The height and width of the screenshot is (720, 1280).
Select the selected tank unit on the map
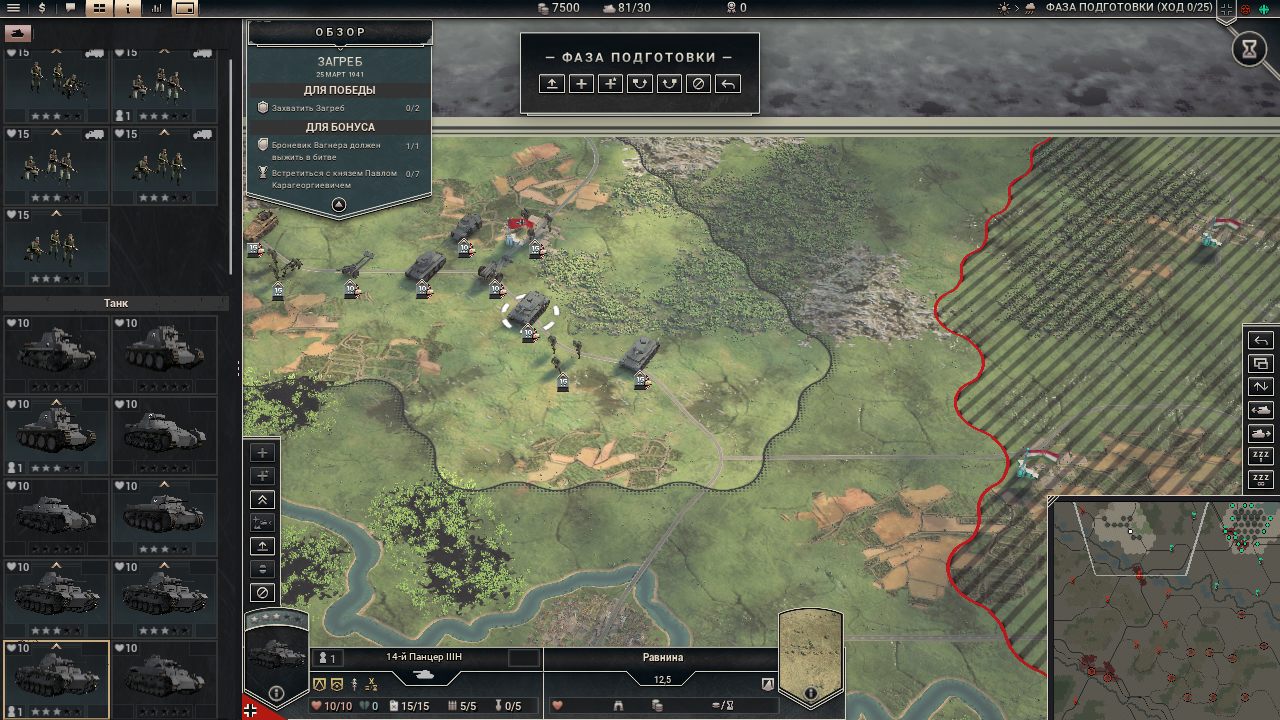(529, 311)
